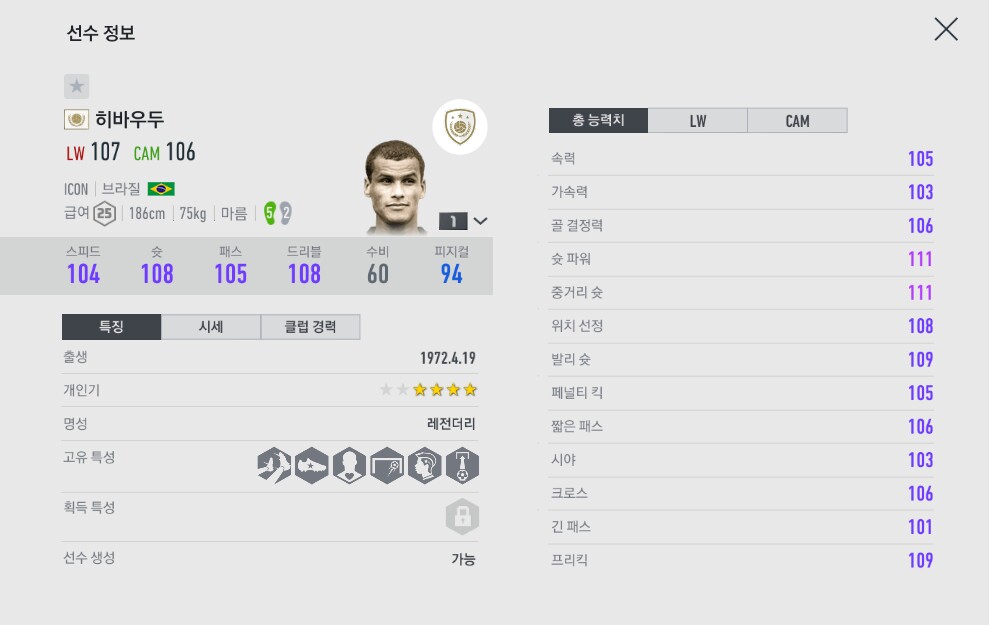This screenshot has height=625, width=989.
Task: Switch to the 특징 tab
Action: click(x=111, y=327)
